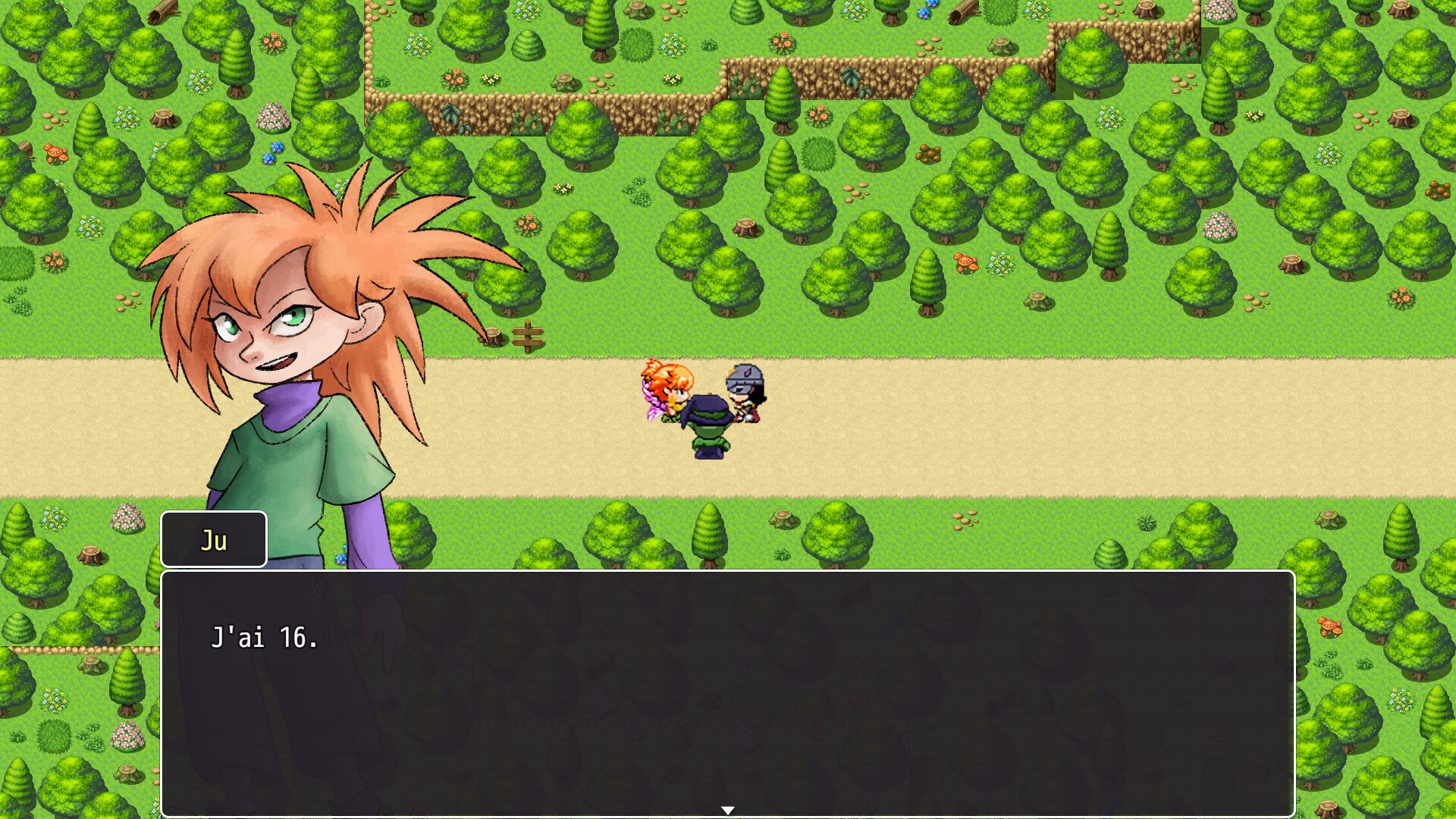Click the dialogue box reading "J'ai 16."
This screenshot has width=1456, height=819.
coord(726,692)
